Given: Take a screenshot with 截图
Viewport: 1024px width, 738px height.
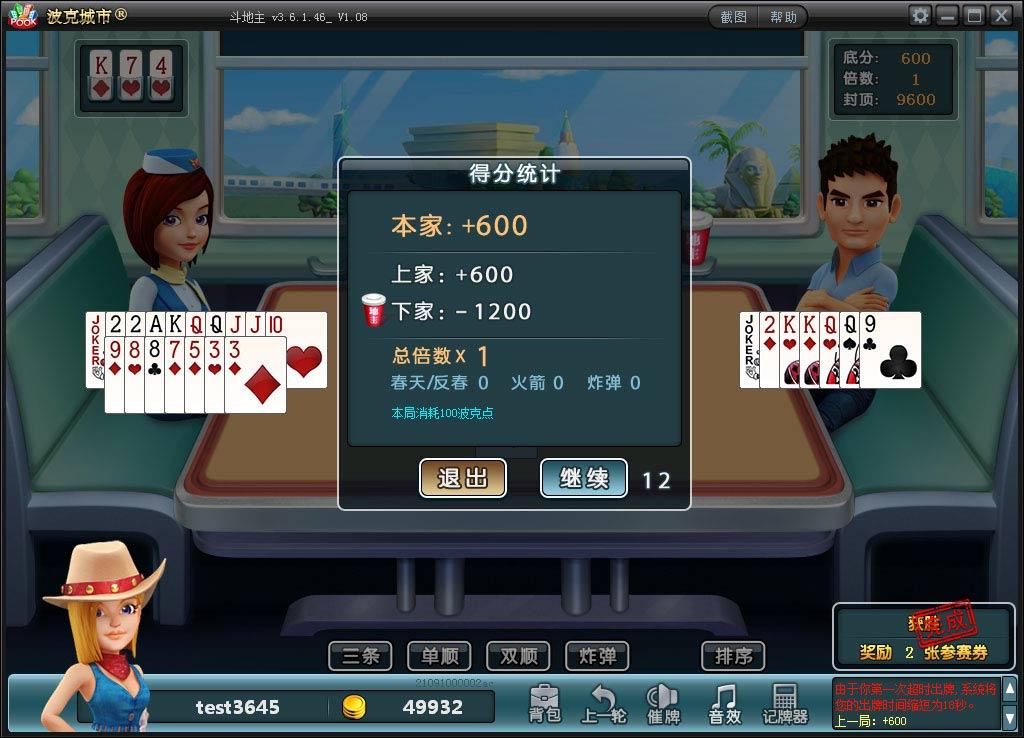Looking at the screenshot, I should (x=733, y=17).
